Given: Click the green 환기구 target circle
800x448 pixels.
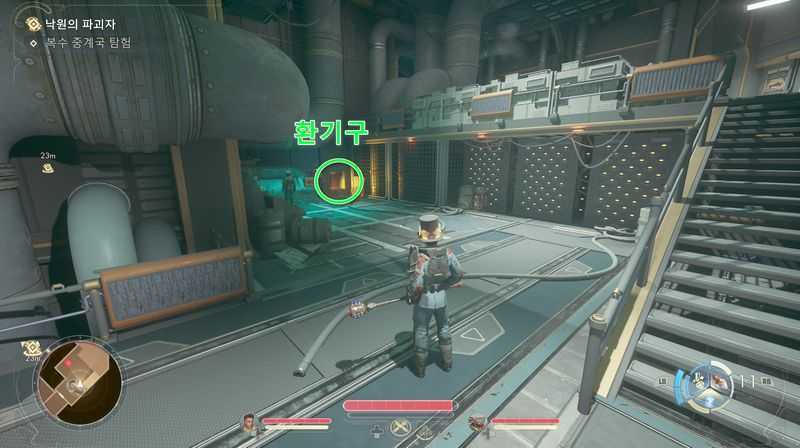Looking at the screenshot, I should coord(336,179).
